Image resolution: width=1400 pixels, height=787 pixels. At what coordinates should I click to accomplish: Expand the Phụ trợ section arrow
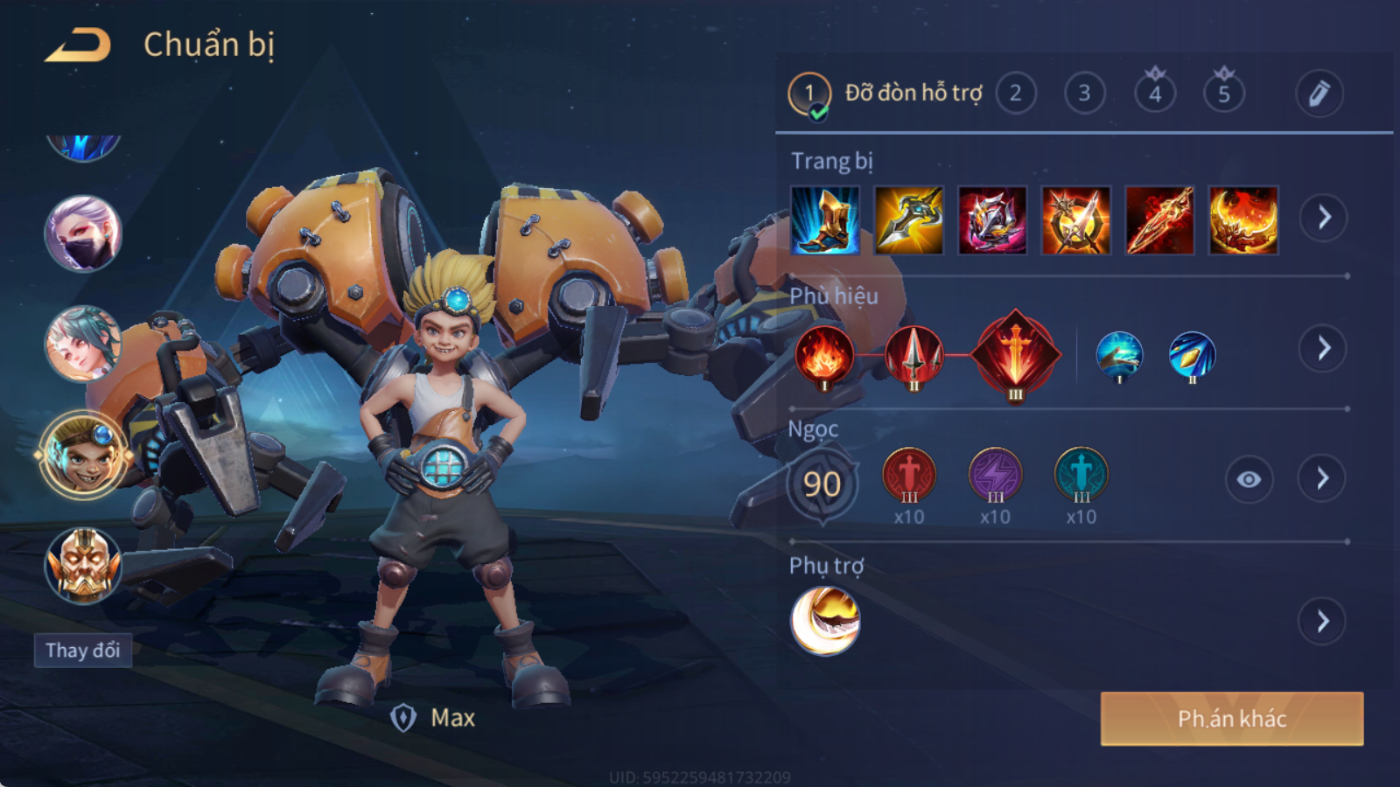[x=1322, y=622]
